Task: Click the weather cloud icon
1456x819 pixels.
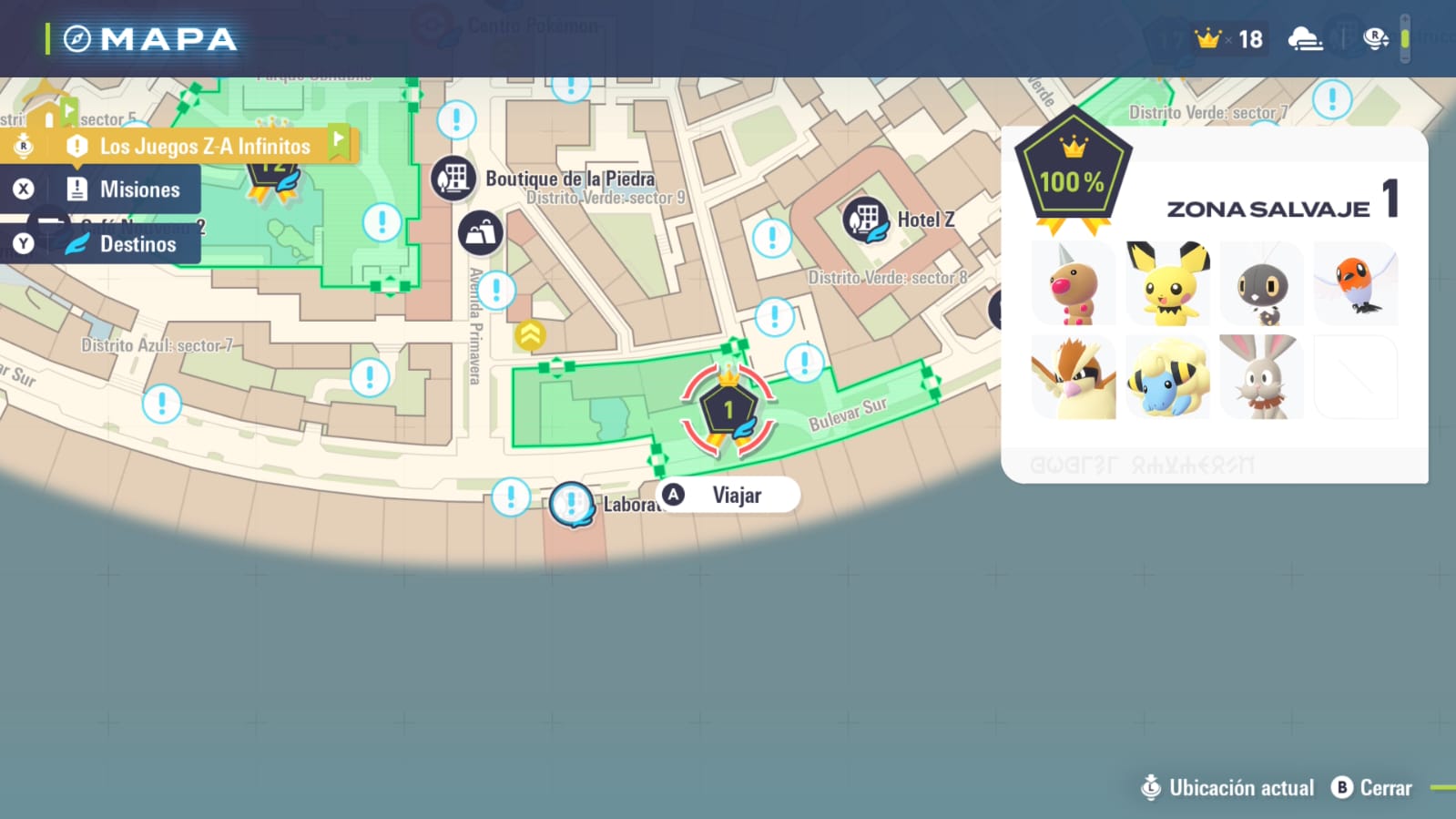Action: (1305, 39)
